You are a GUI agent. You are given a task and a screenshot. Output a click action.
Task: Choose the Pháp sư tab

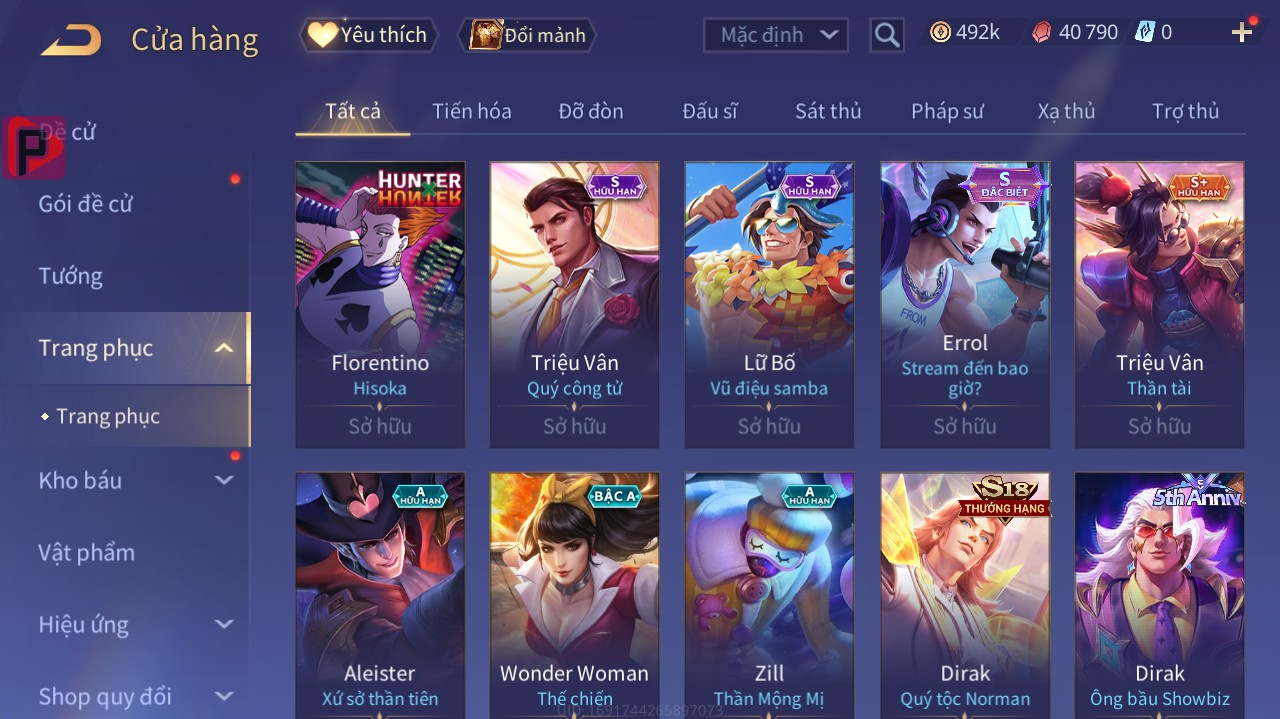click(x=947, y=111)
